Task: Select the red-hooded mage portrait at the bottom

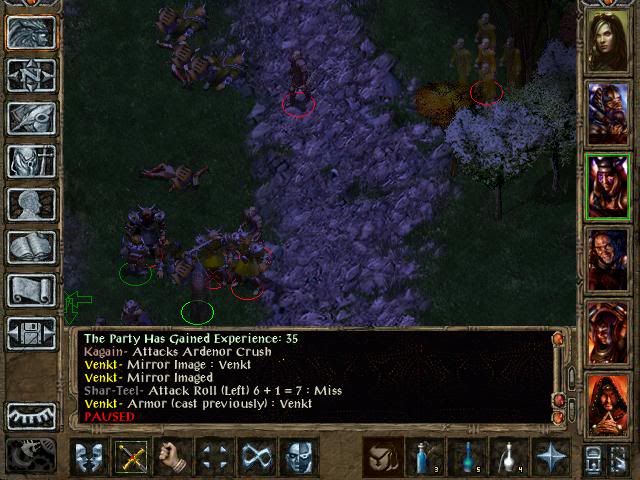Action: click(x=608, y=402)
